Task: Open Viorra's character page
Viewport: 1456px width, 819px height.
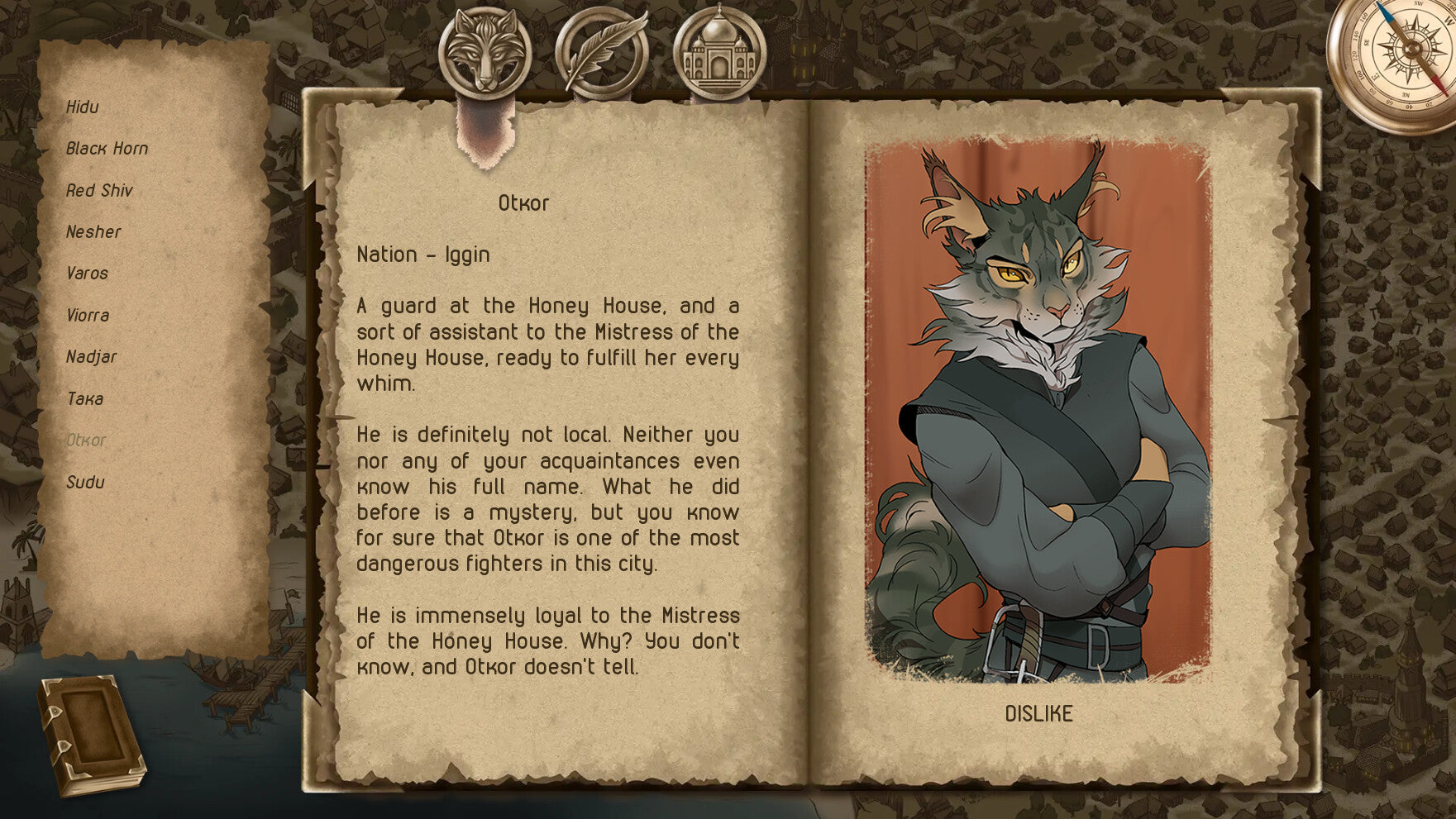Action: tap(88, 316)
